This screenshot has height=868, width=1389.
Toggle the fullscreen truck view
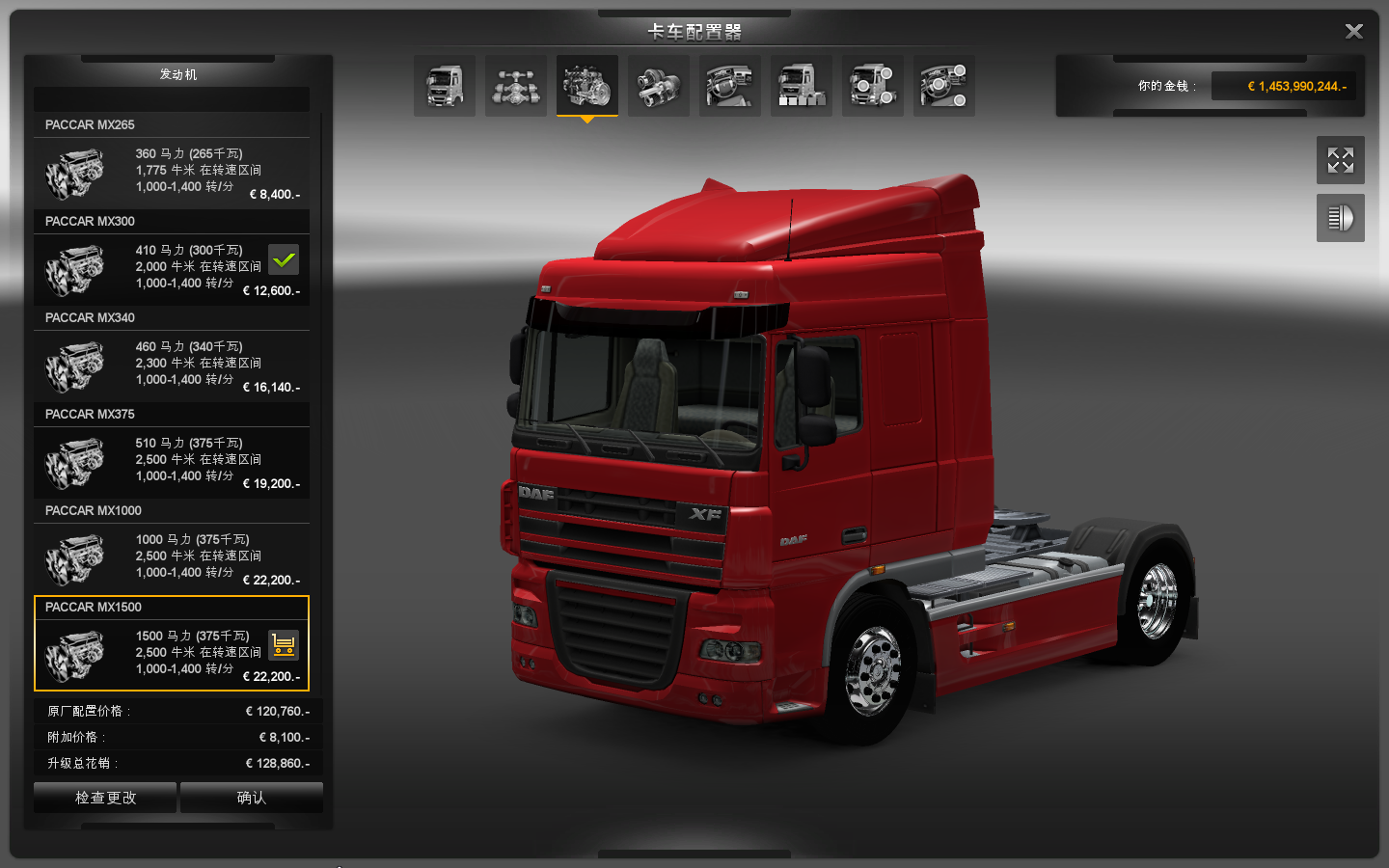[1340, 160]
